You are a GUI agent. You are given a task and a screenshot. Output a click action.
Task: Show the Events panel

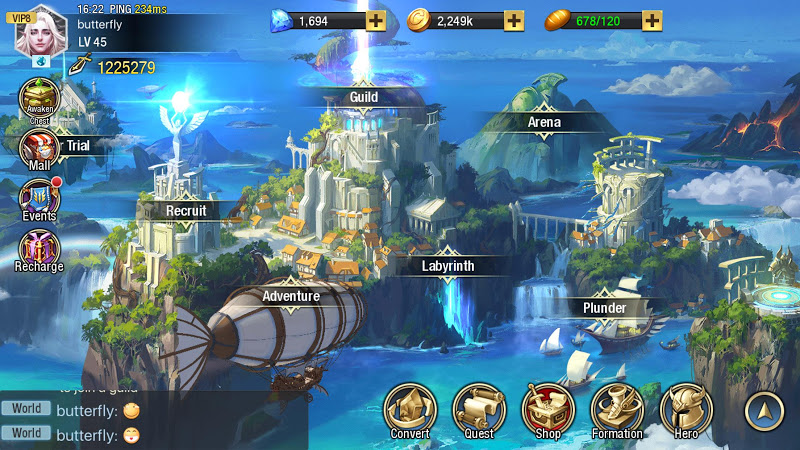(x=40, y=198)
